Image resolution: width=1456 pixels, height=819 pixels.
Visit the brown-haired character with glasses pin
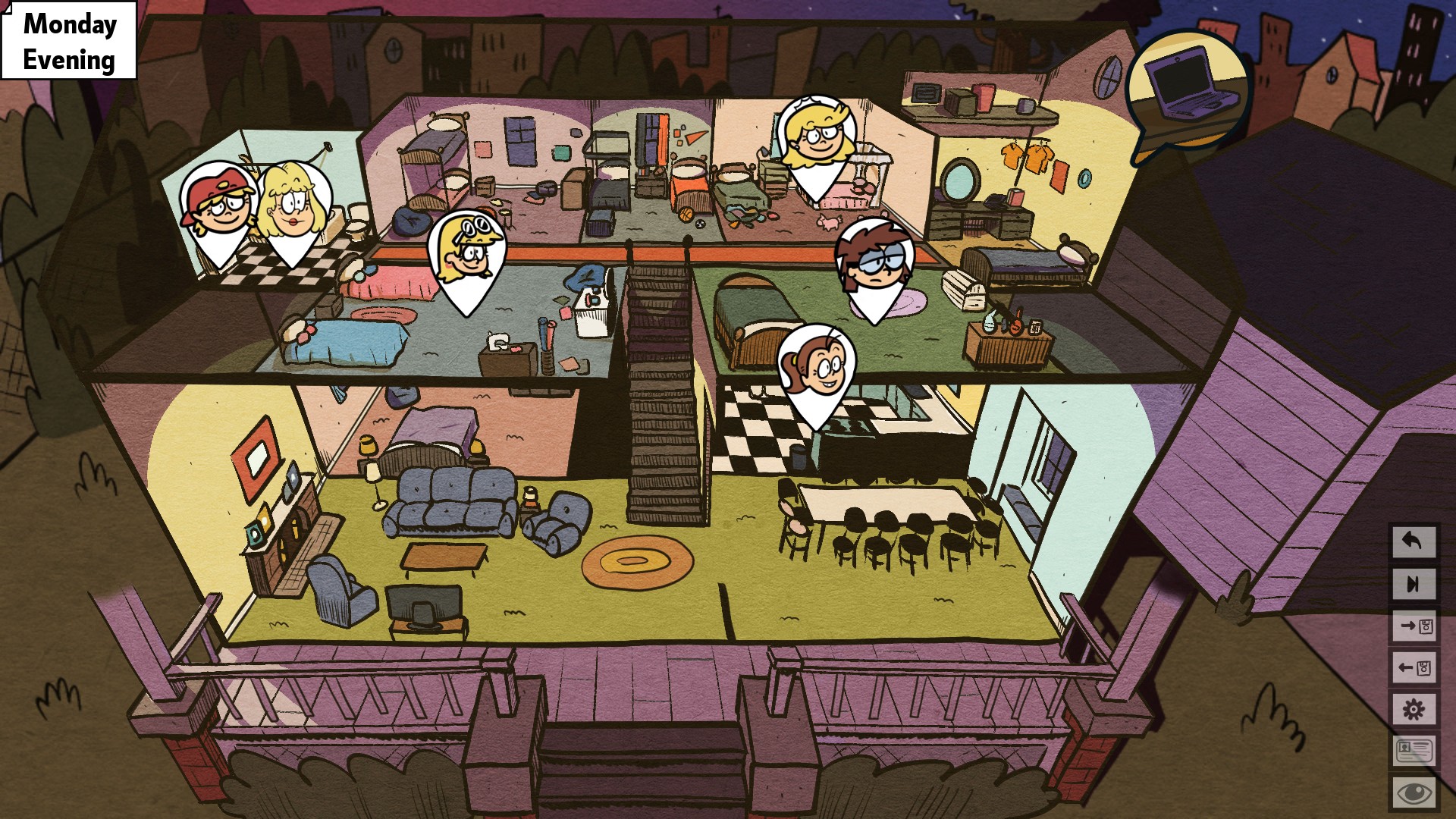click(874, 264)
